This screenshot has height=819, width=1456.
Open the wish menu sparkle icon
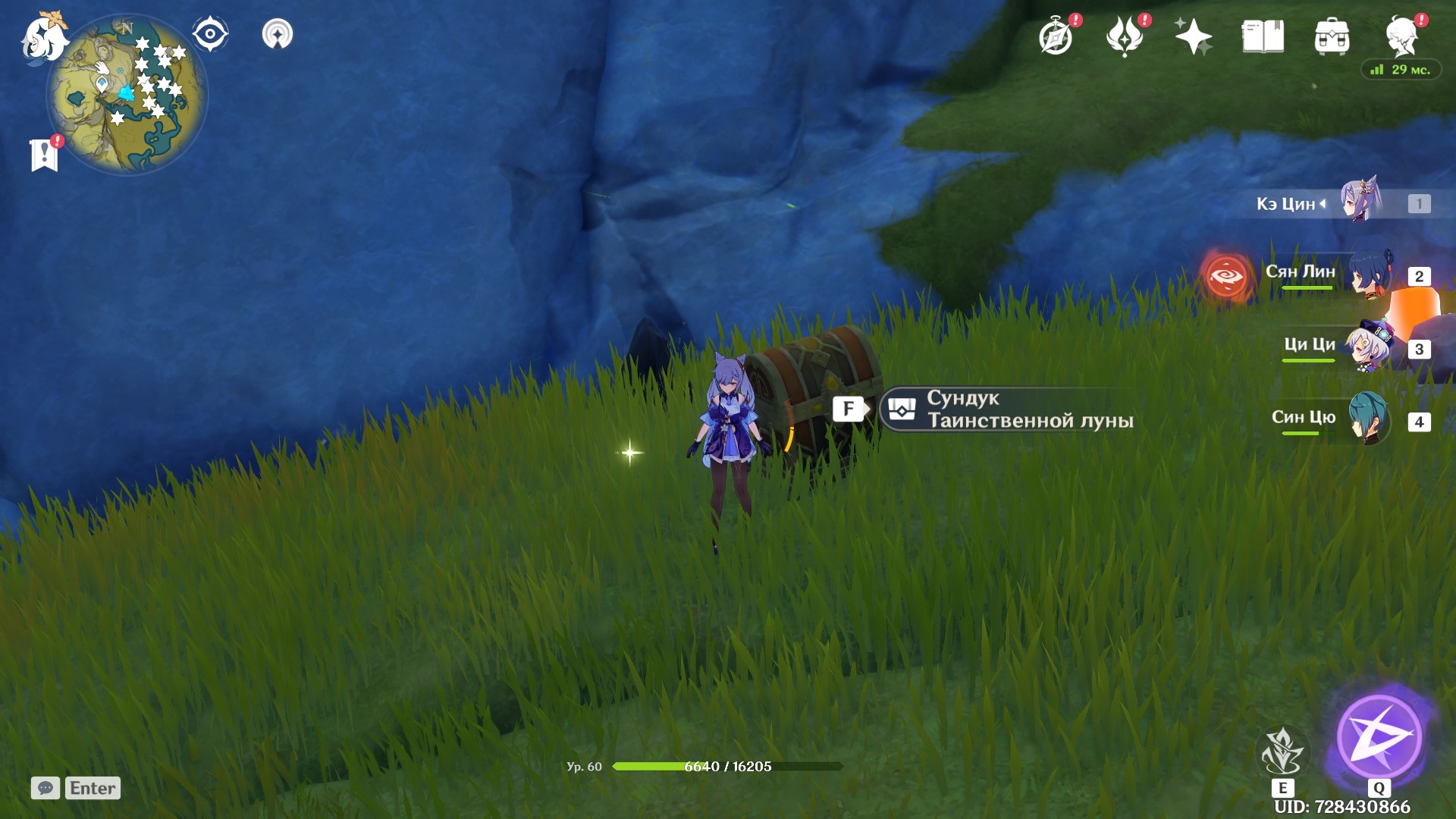[x=1194, y=34]
